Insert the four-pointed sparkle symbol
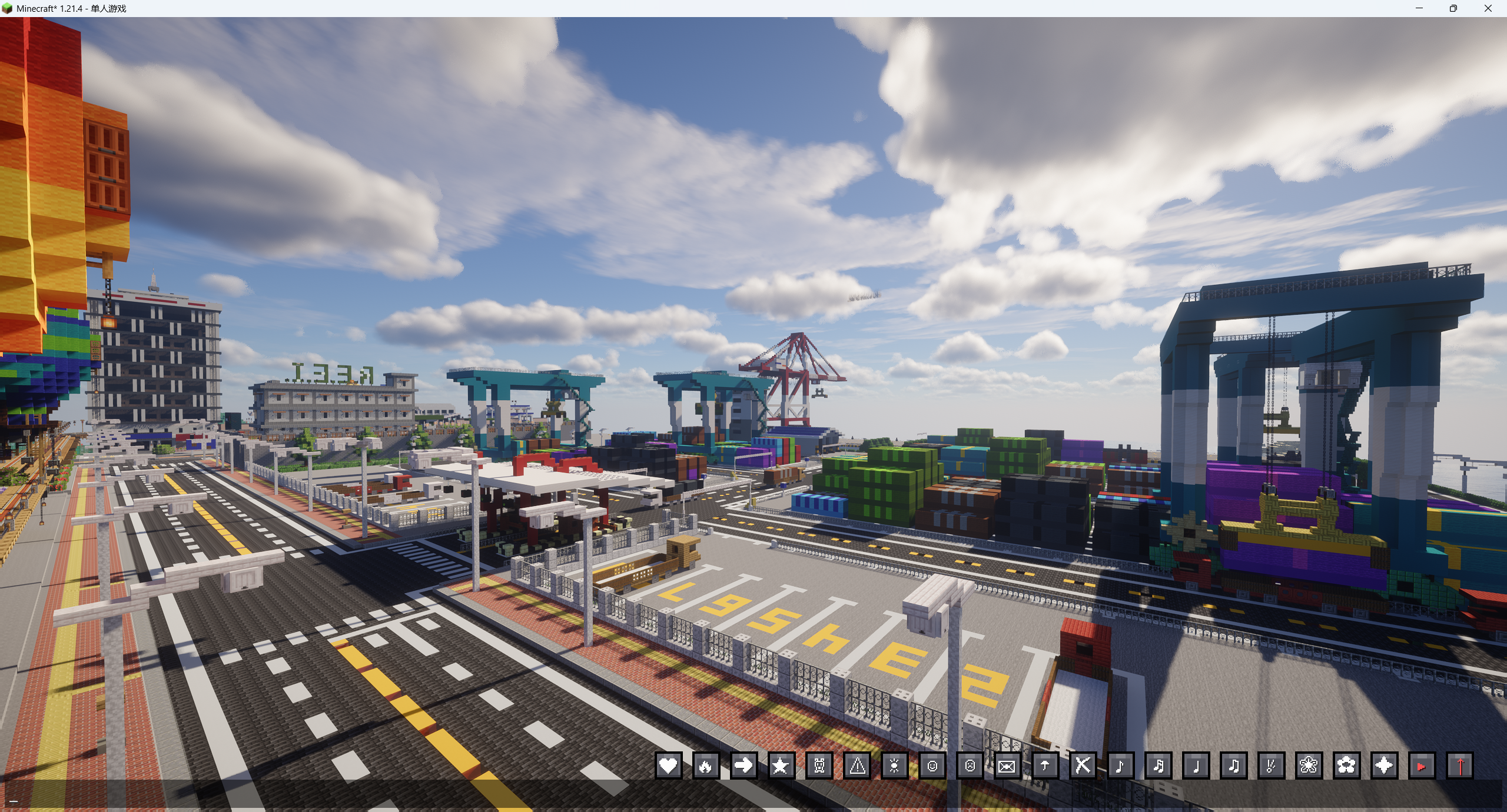Viewport: 1507px width, 812px height. coord(1384,766)
